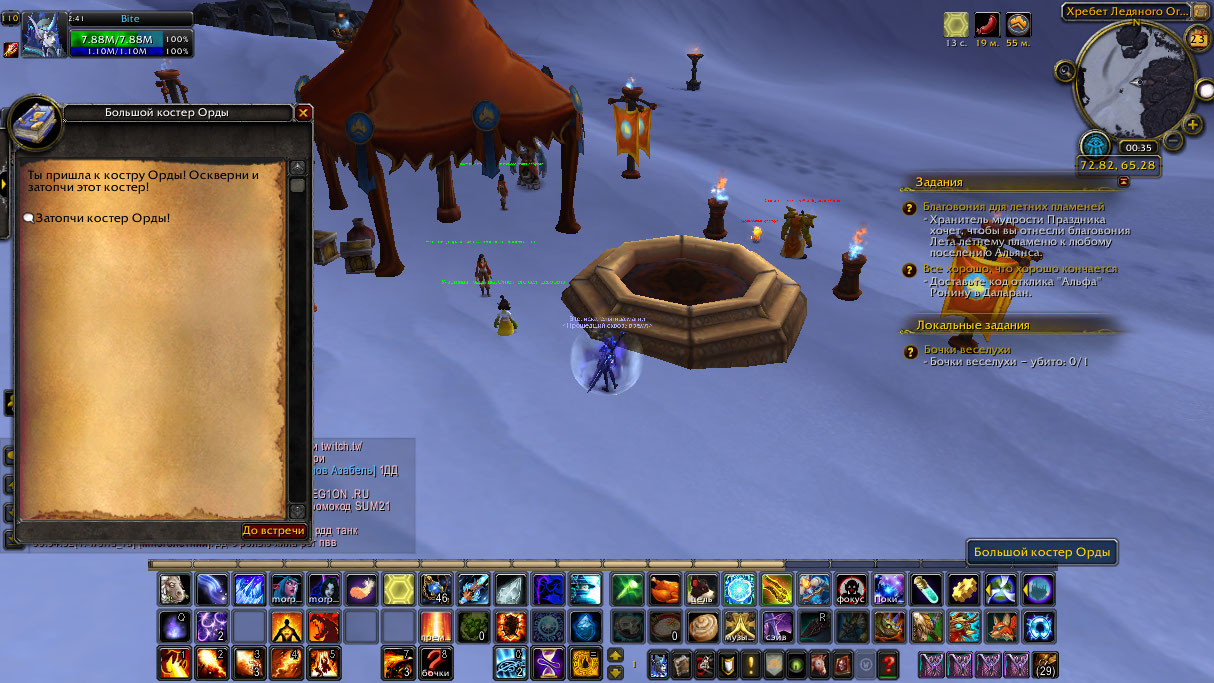Open the world map button beside zone name
Image resolution: width=1214 pixels, height=683 pixels.
click(x=1201, y=11)
